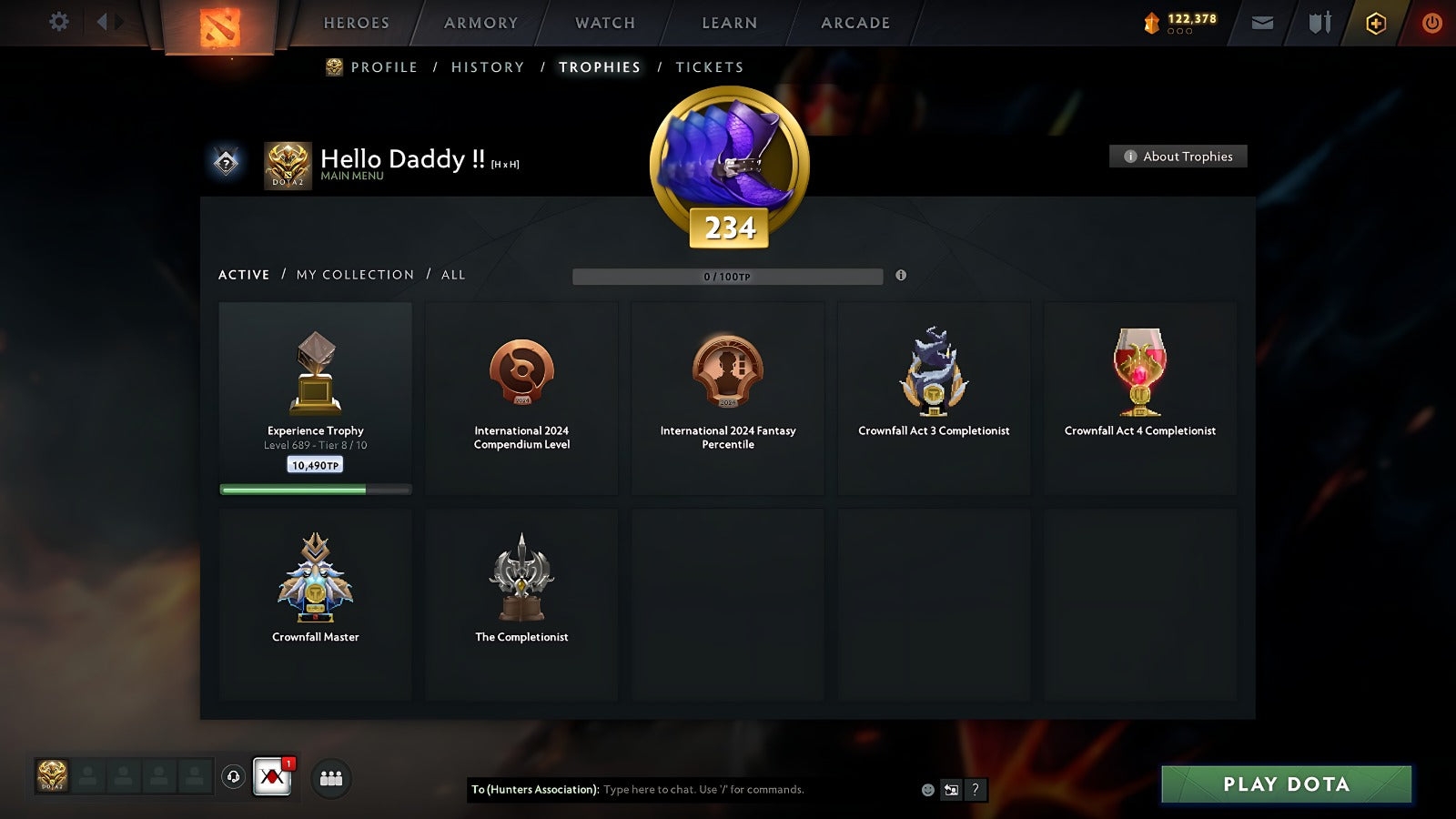The height and width of the screenshot is (819, 1456).
Task: Switch to the Profile tab
Action: click(x=383, y=67)
